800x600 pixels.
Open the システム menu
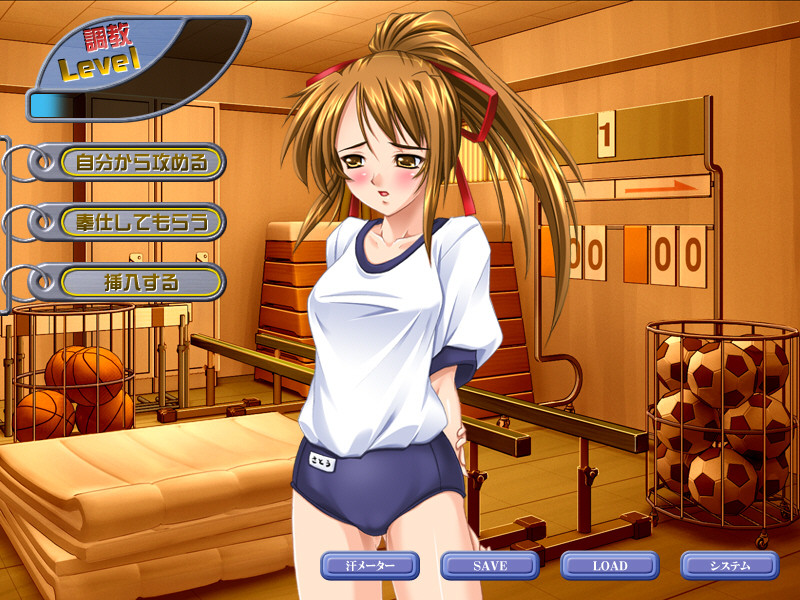[729, 566]
